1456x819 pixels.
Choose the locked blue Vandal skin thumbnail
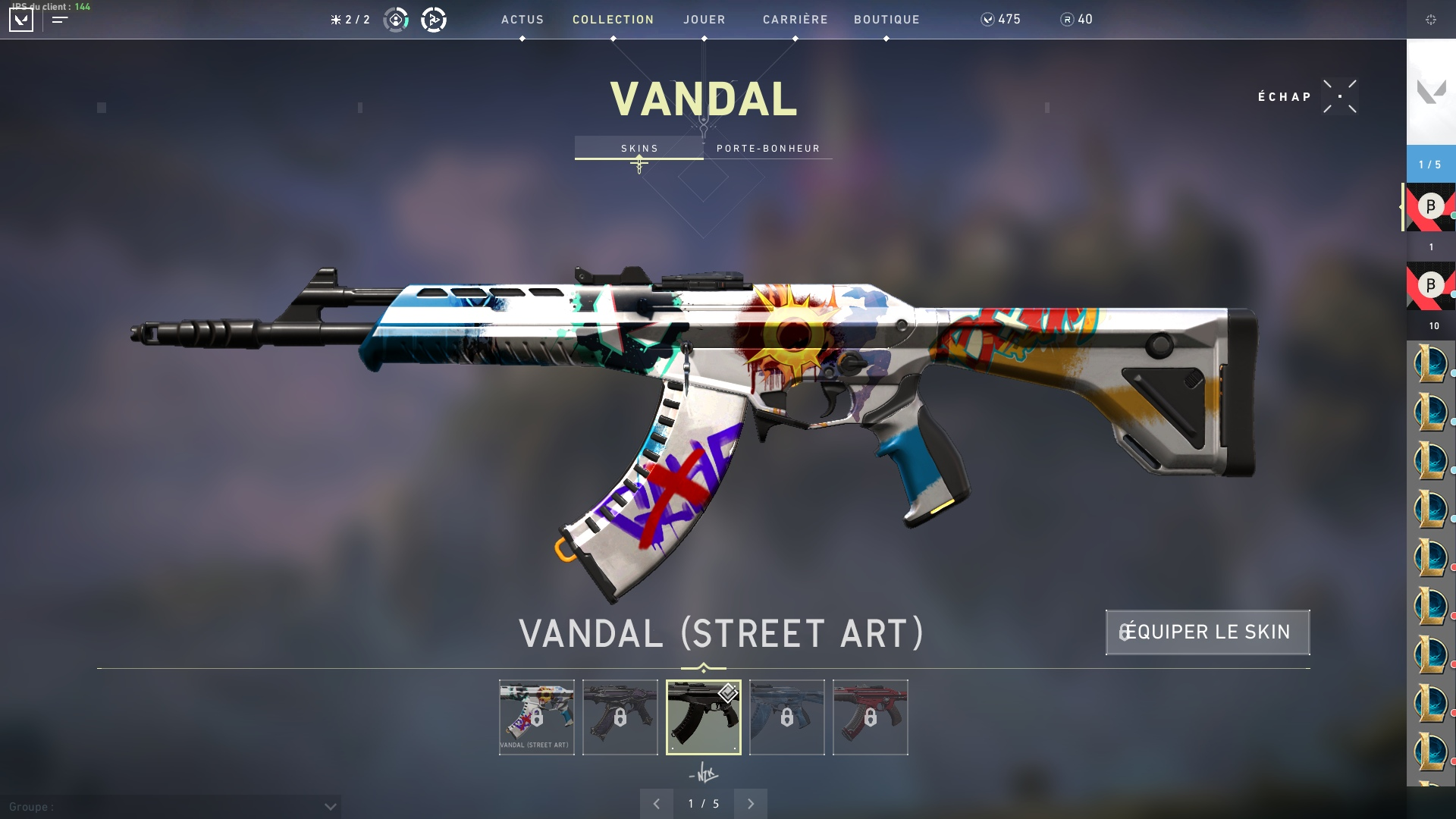click(787, 717)
